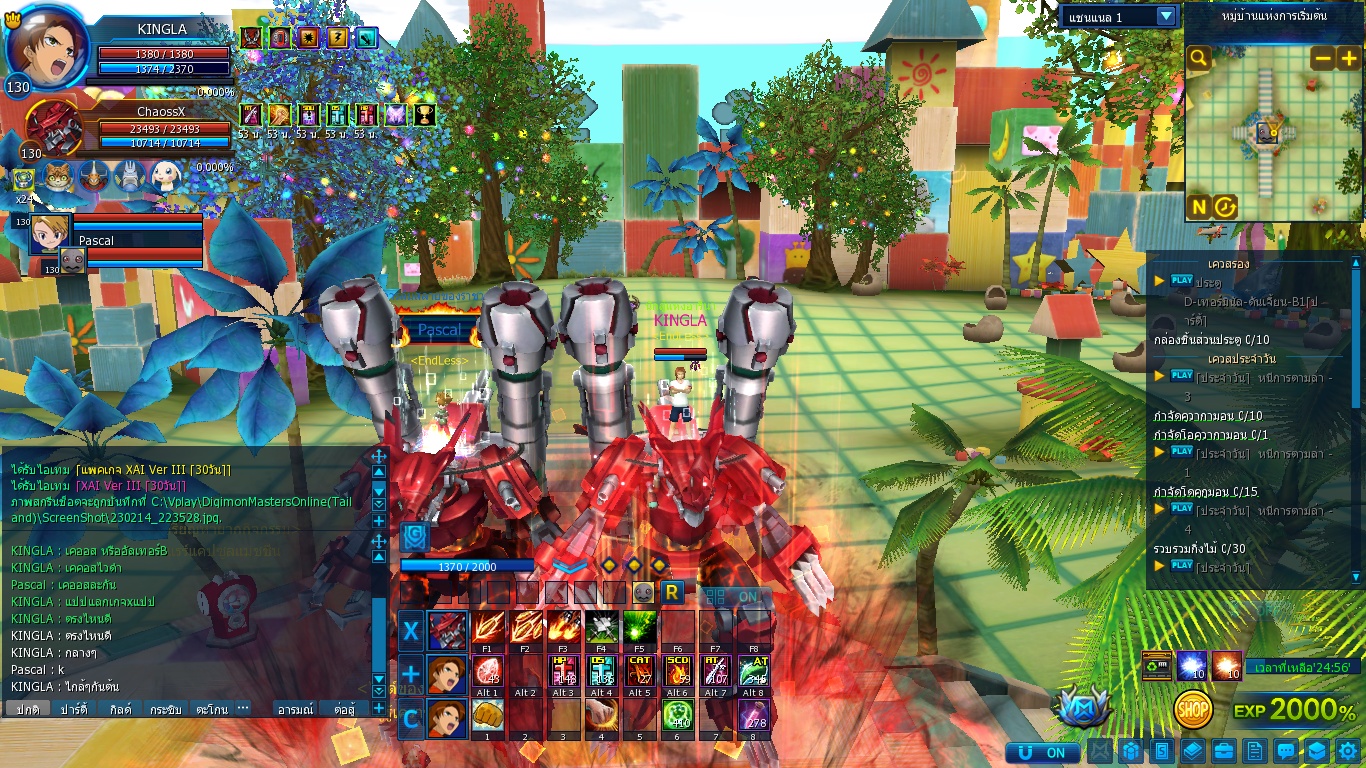Image resolution: width=1366 pixels, height=768 pixels.
Task: Zoom in the minimap with the plus button
Action: (1348, 59)
